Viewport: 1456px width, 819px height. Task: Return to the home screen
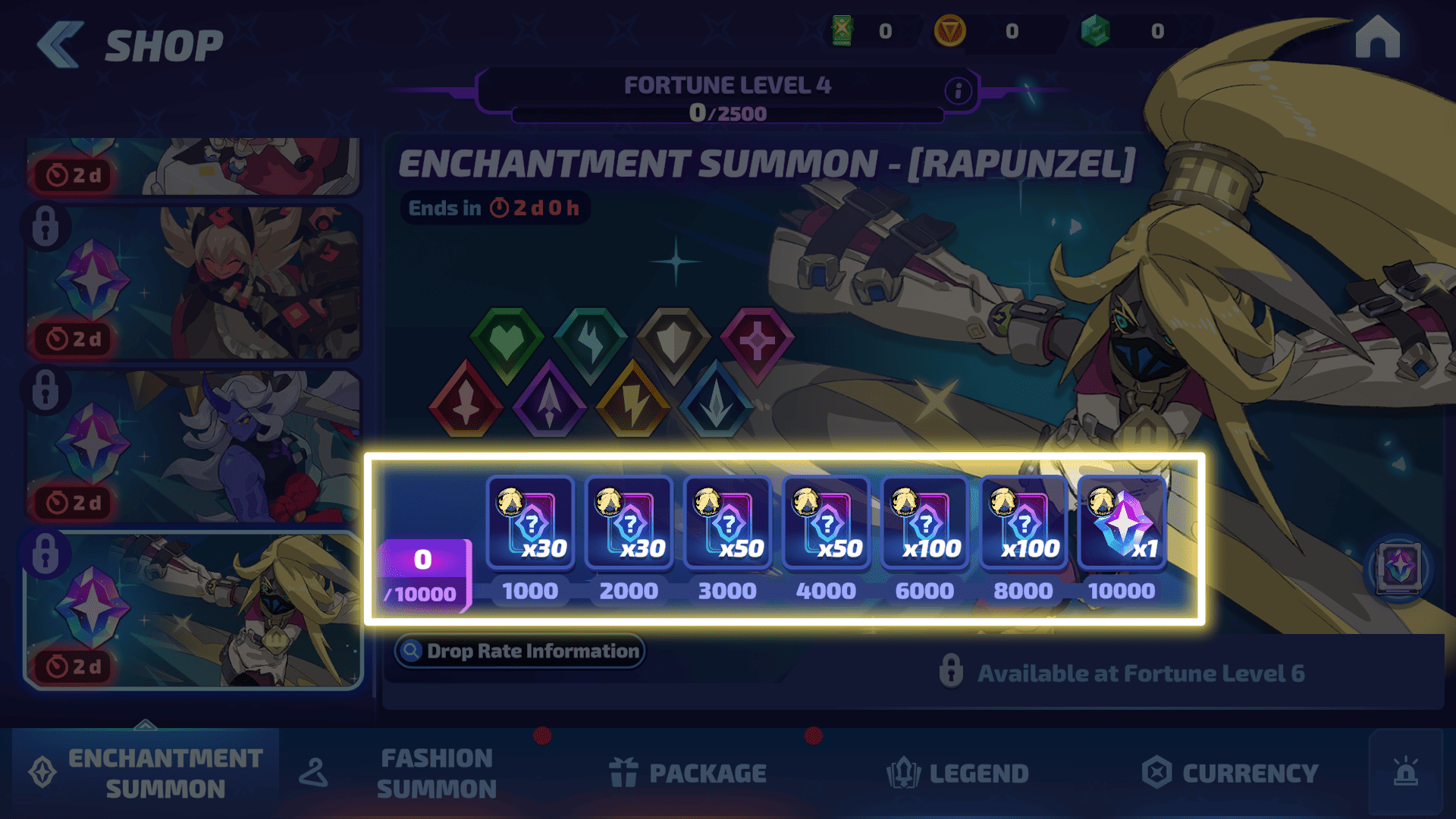[x=1377, y=38]
